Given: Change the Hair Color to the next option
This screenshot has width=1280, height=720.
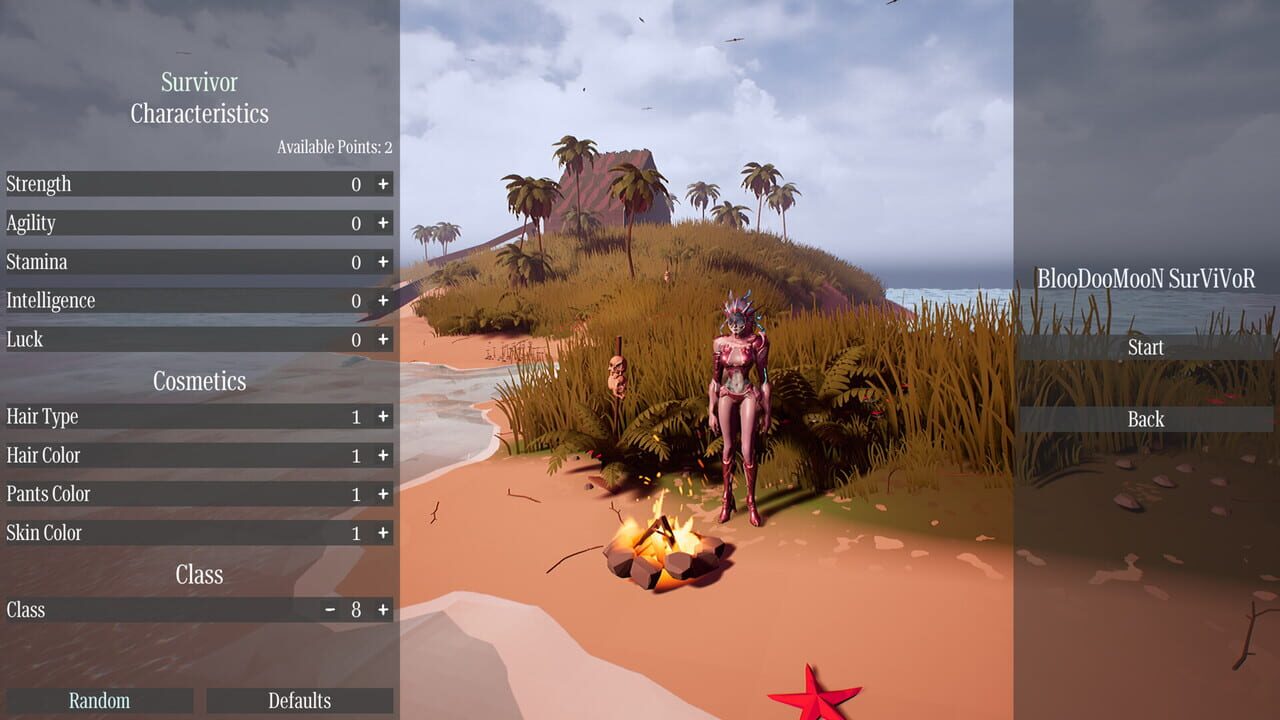Looking at the screenshot, I should [x=385, y=455].
